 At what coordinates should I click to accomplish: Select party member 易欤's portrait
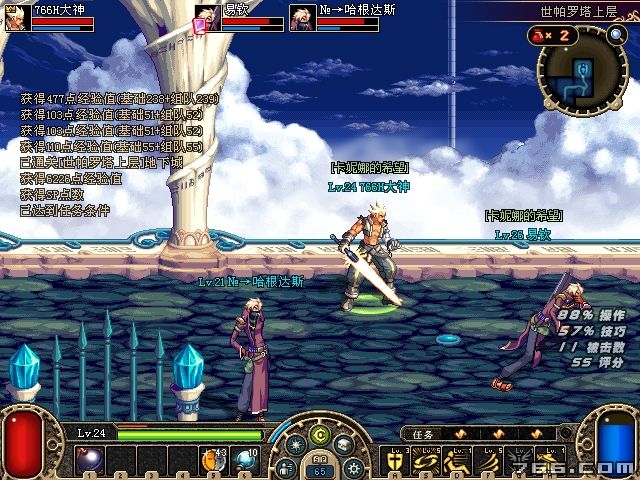click(x=207, y=18)
